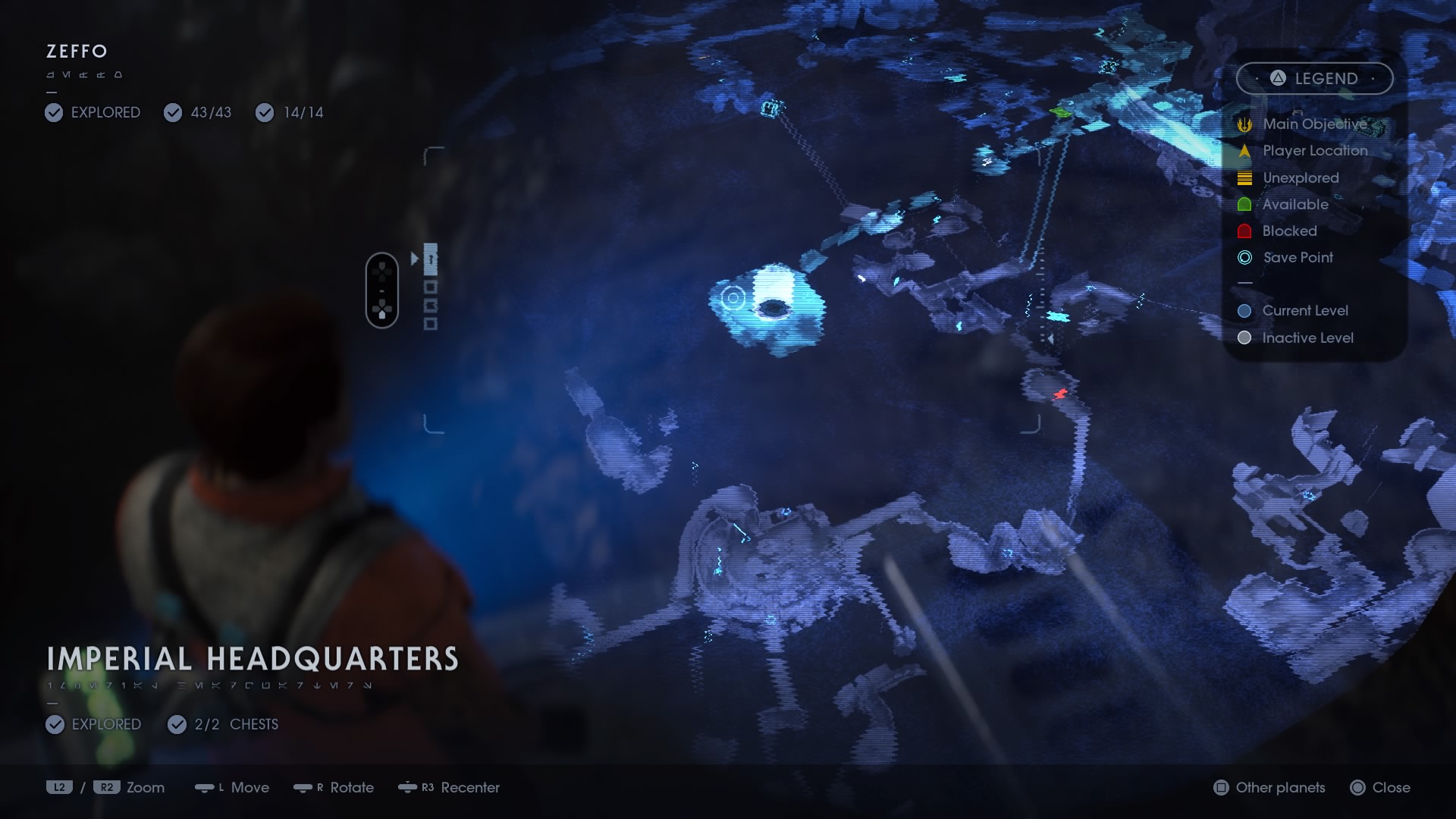Open the Legend panel
Screen dimensions: 1456x819
click(1314, 78)
